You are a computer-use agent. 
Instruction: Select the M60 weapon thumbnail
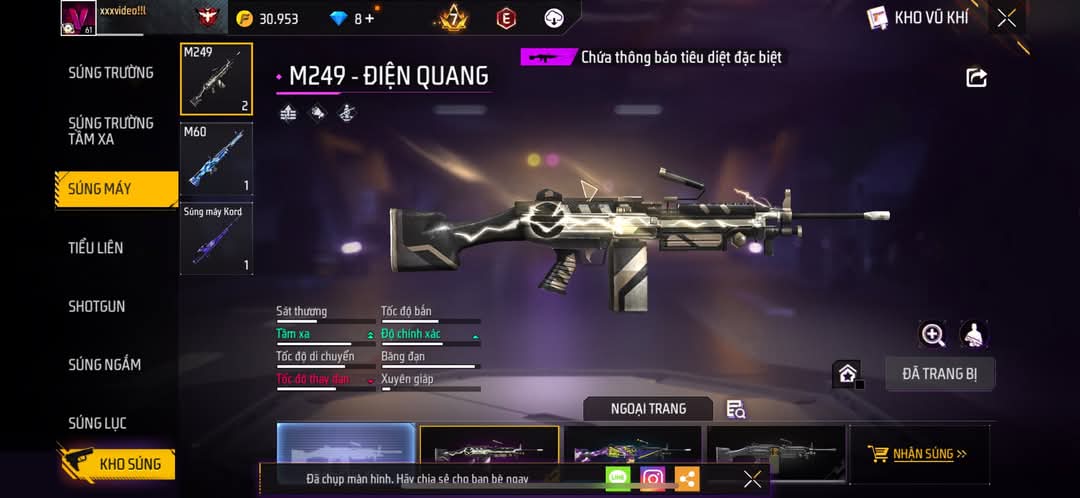point(216,158)
